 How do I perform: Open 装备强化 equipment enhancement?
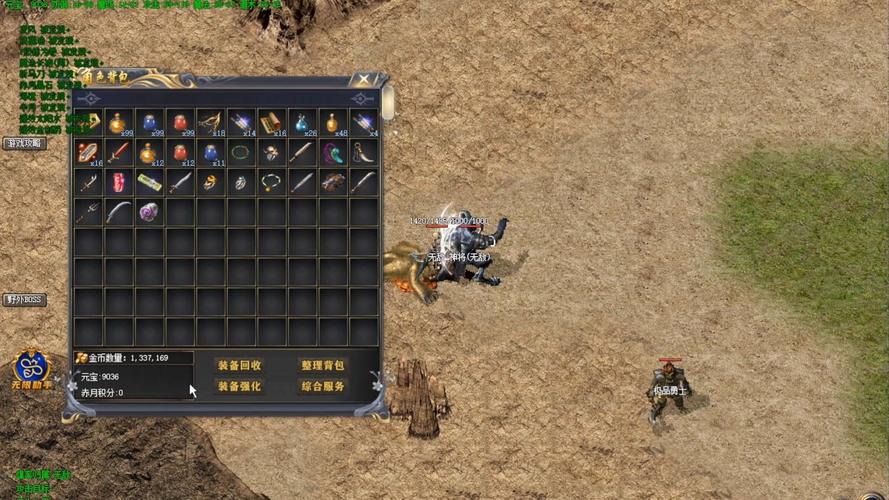coord(240,386)
